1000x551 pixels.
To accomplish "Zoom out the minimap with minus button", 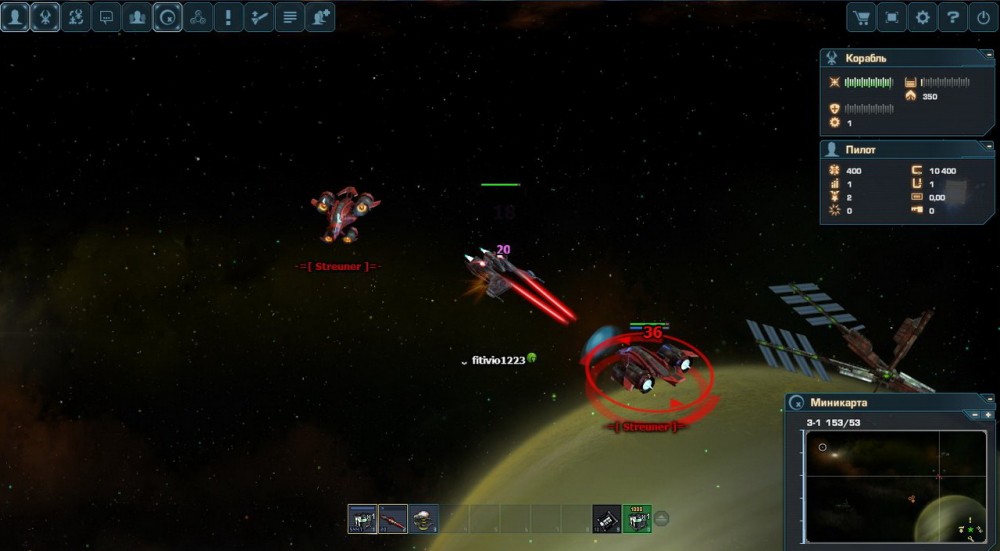I will 975,415.
